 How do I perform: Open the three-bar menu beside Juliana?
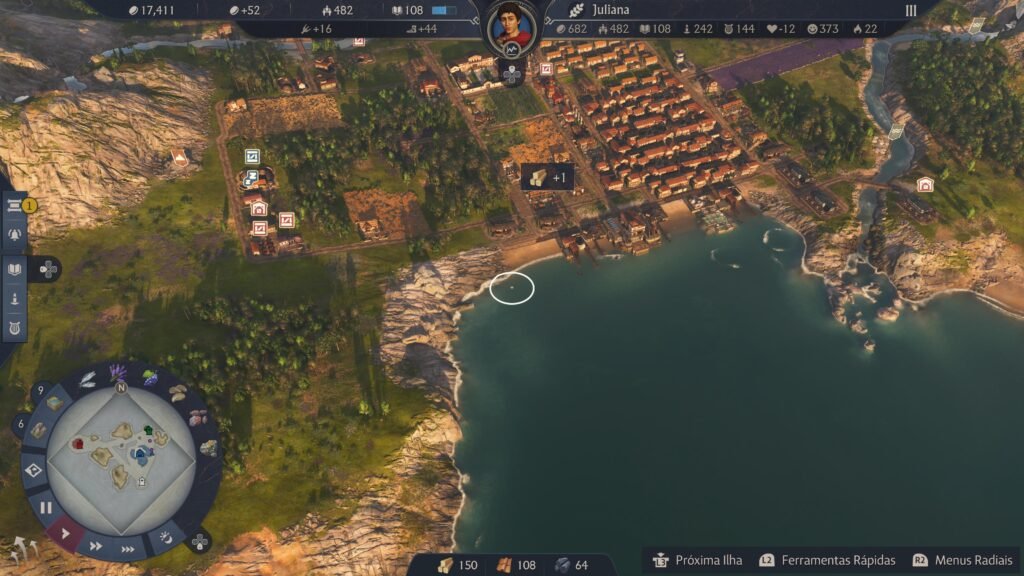911,10
